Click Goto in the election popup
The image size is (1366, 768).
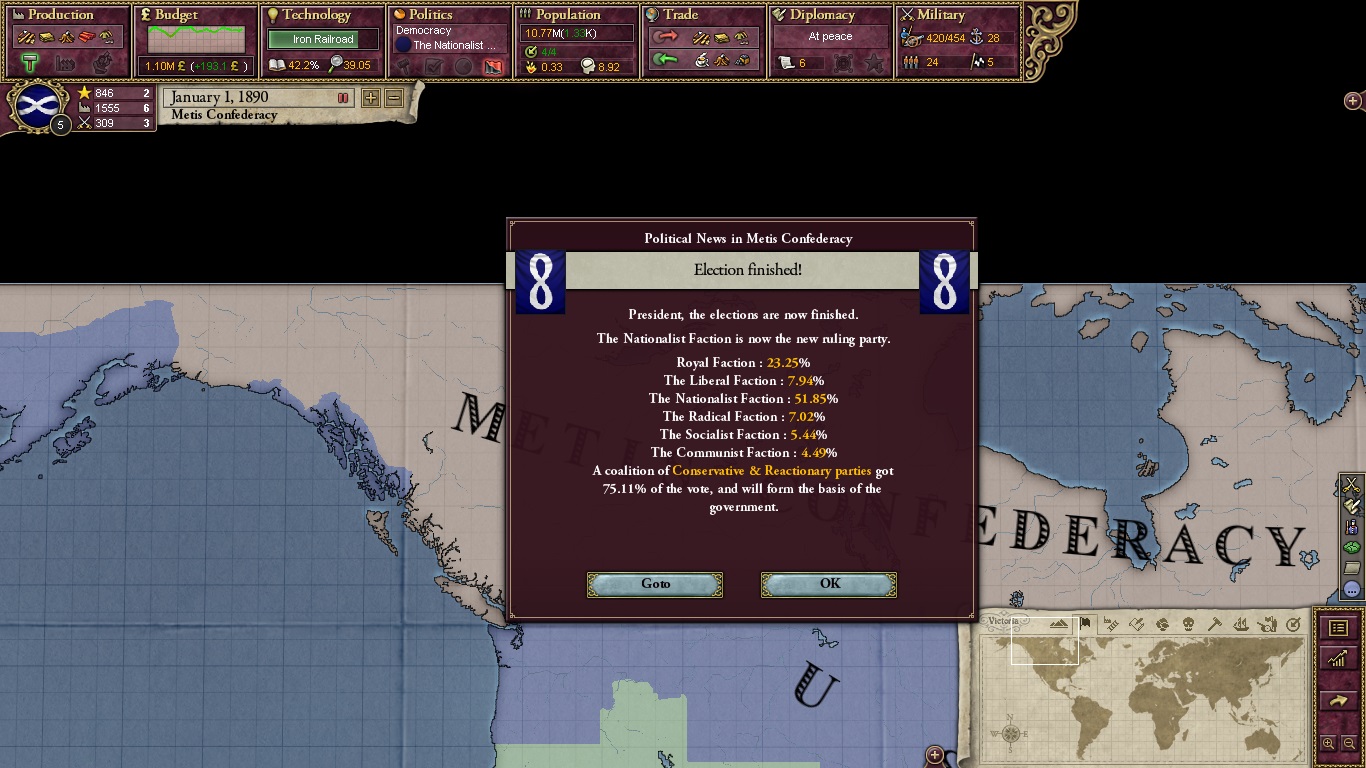(x=654, y=584)
